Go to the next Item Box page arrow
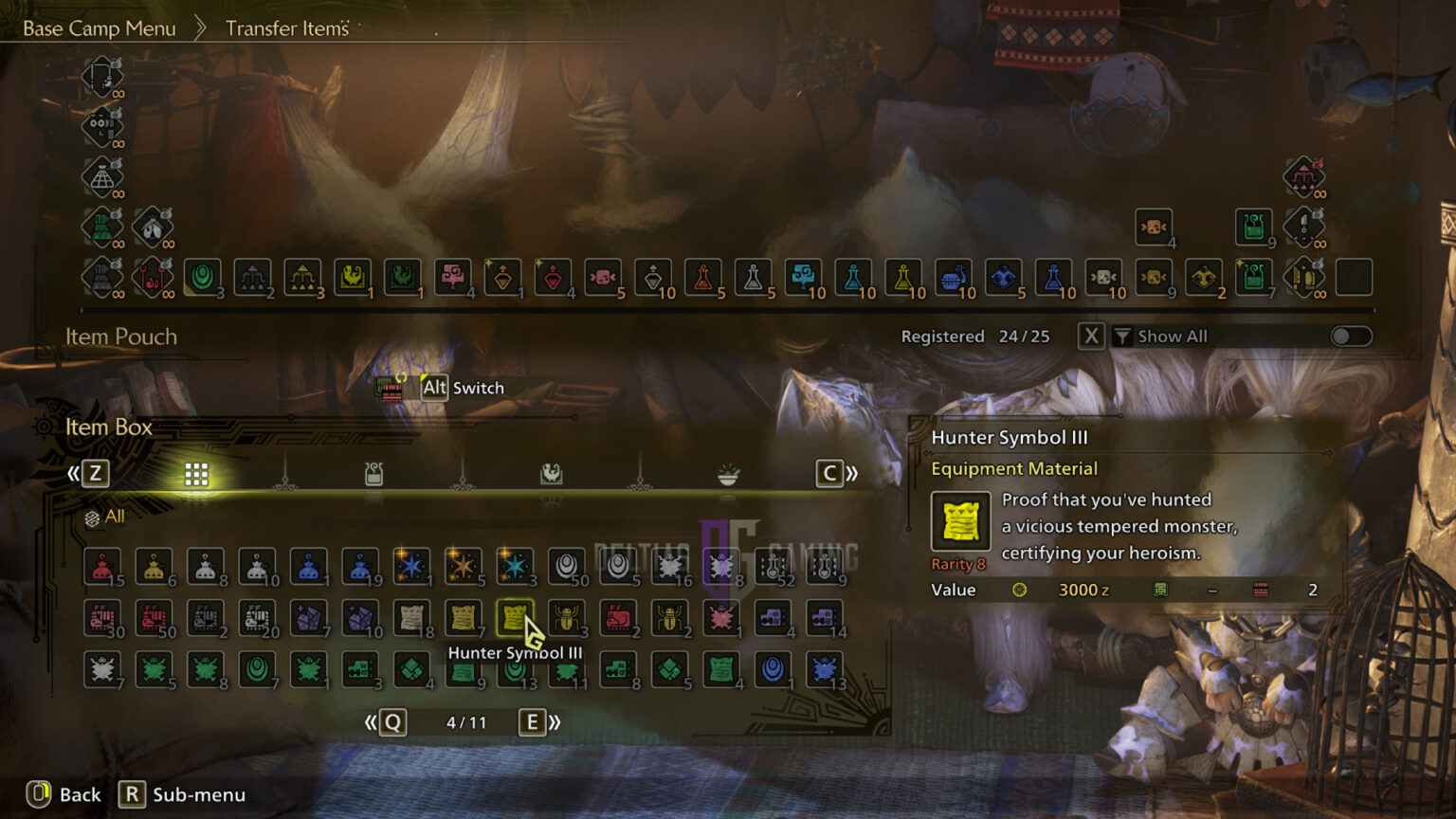 tap(540, 722)
